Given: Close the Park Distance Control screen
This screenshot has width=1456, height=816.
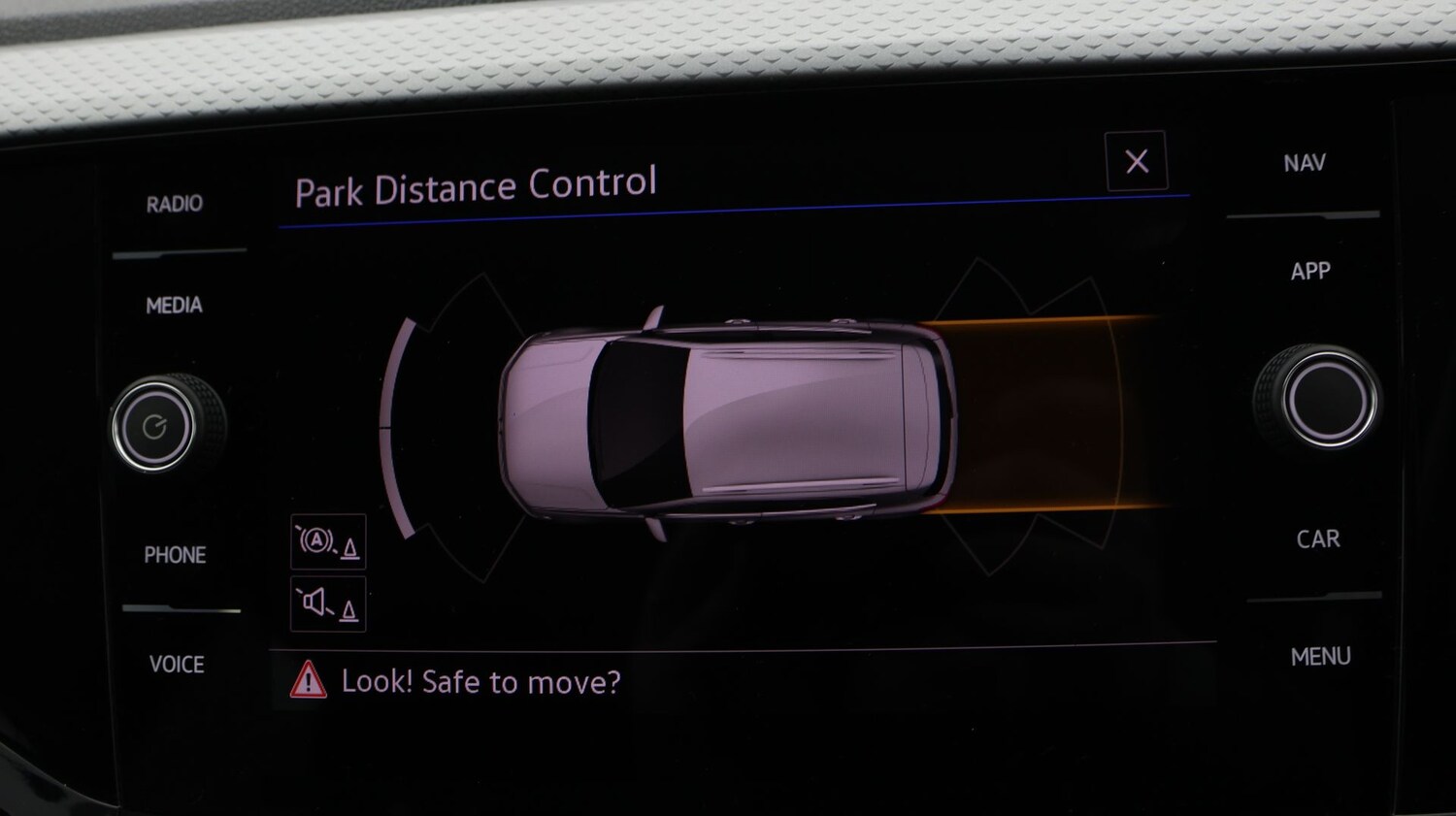Looking at the screenshot, I should coord(1136,161).
